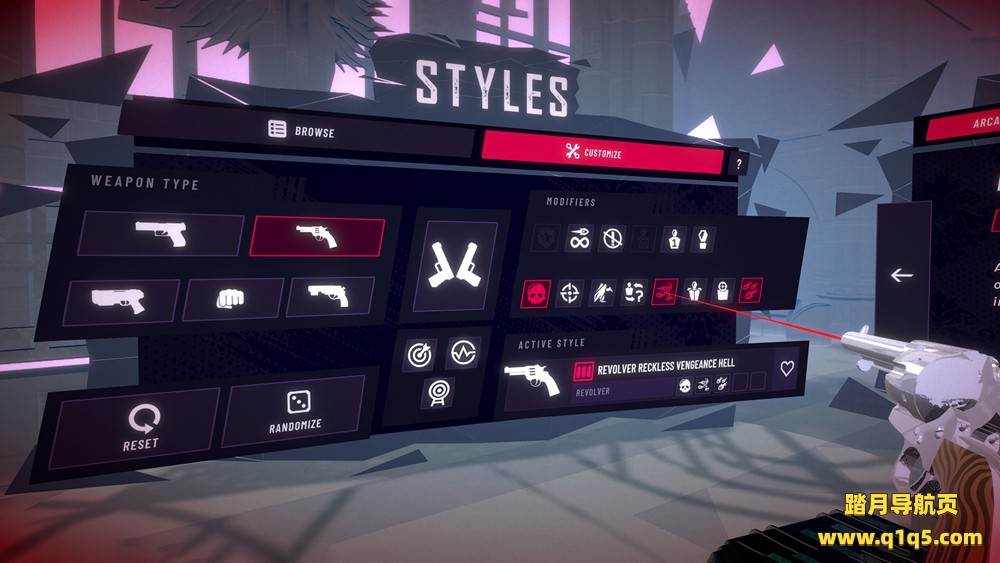Select the pistol weapon type

pos(161,233)
